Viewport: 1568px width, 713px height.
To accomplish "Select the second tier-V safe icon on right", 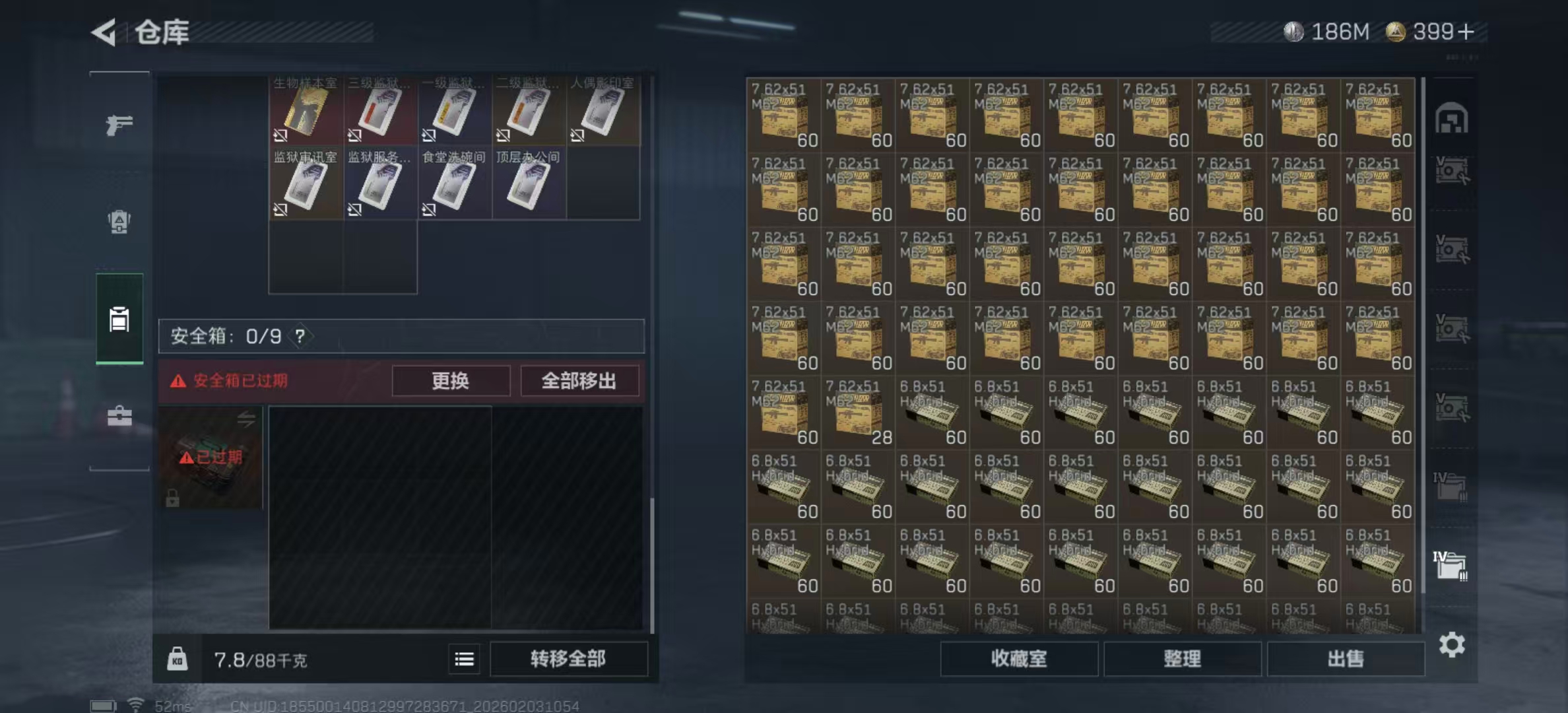I will (x=1452, y=250).
